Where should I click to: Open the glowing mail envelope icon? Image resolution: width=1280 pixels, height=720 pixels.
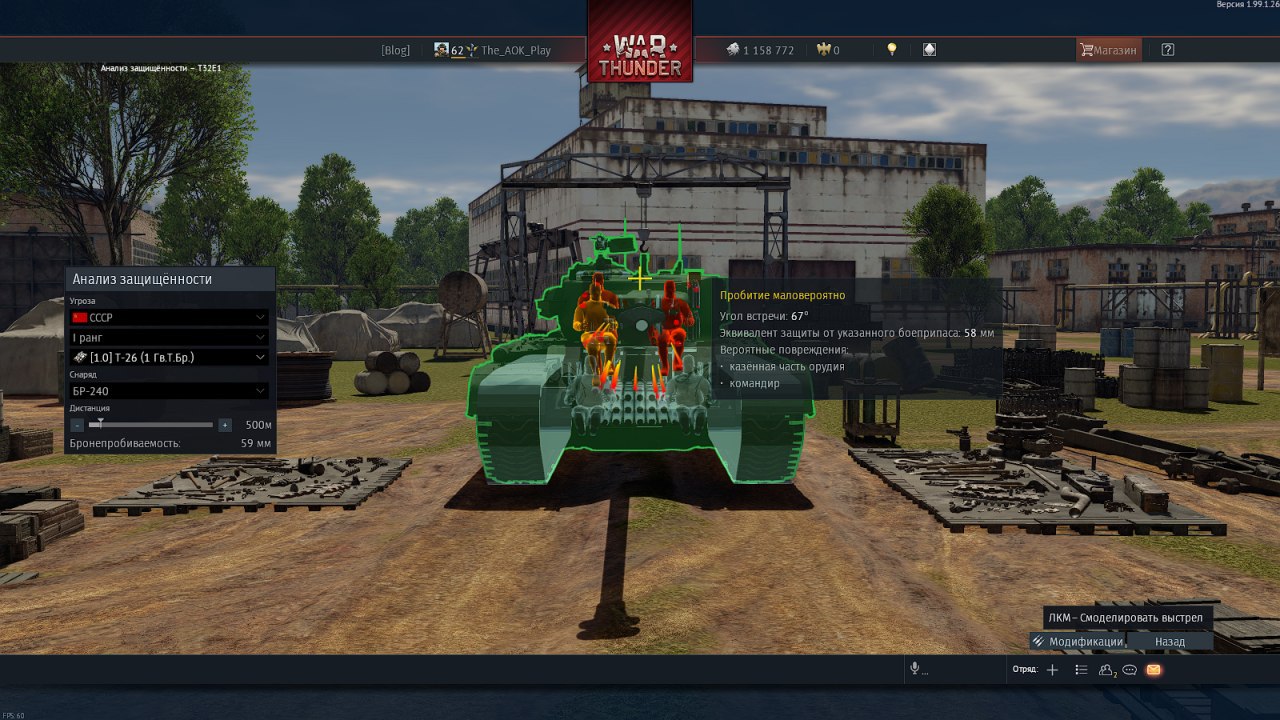click(1153, 670)
